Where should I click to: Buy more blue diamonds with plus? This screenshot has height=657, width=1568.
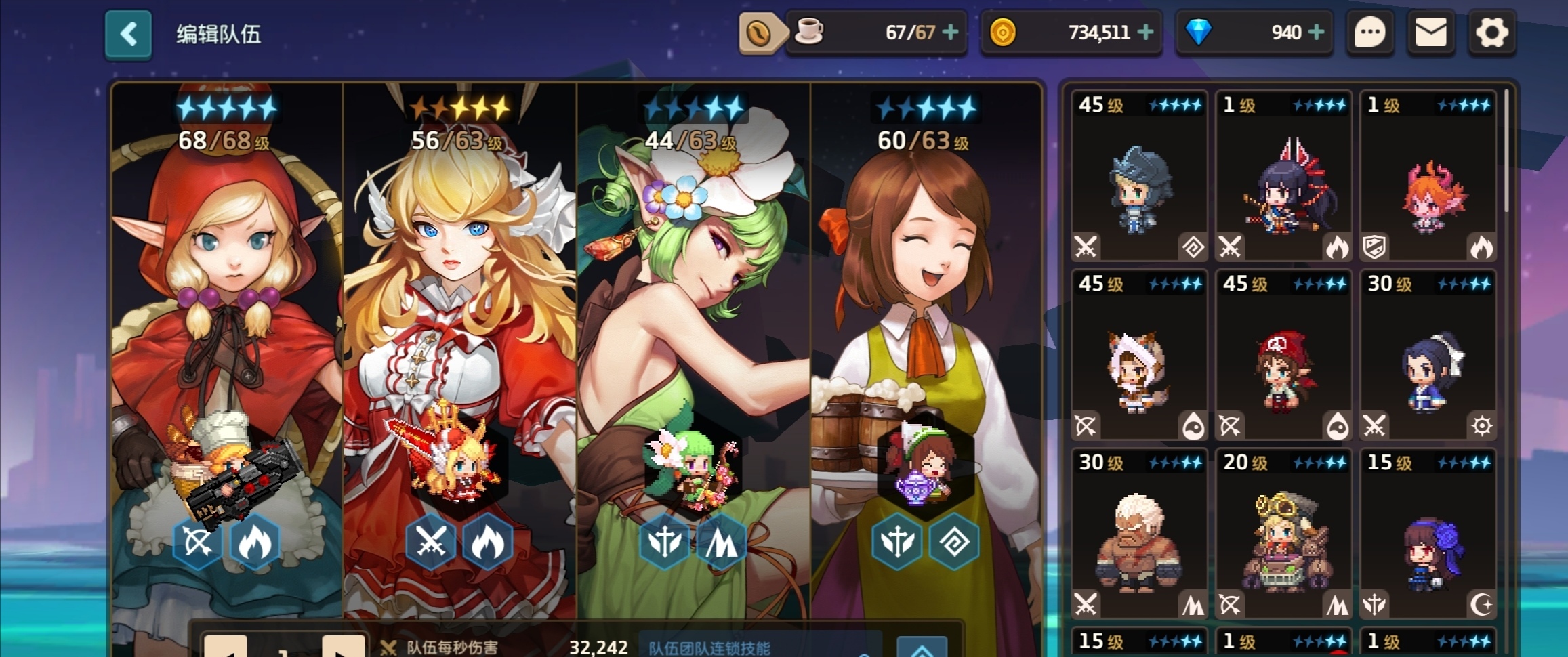1316,32
